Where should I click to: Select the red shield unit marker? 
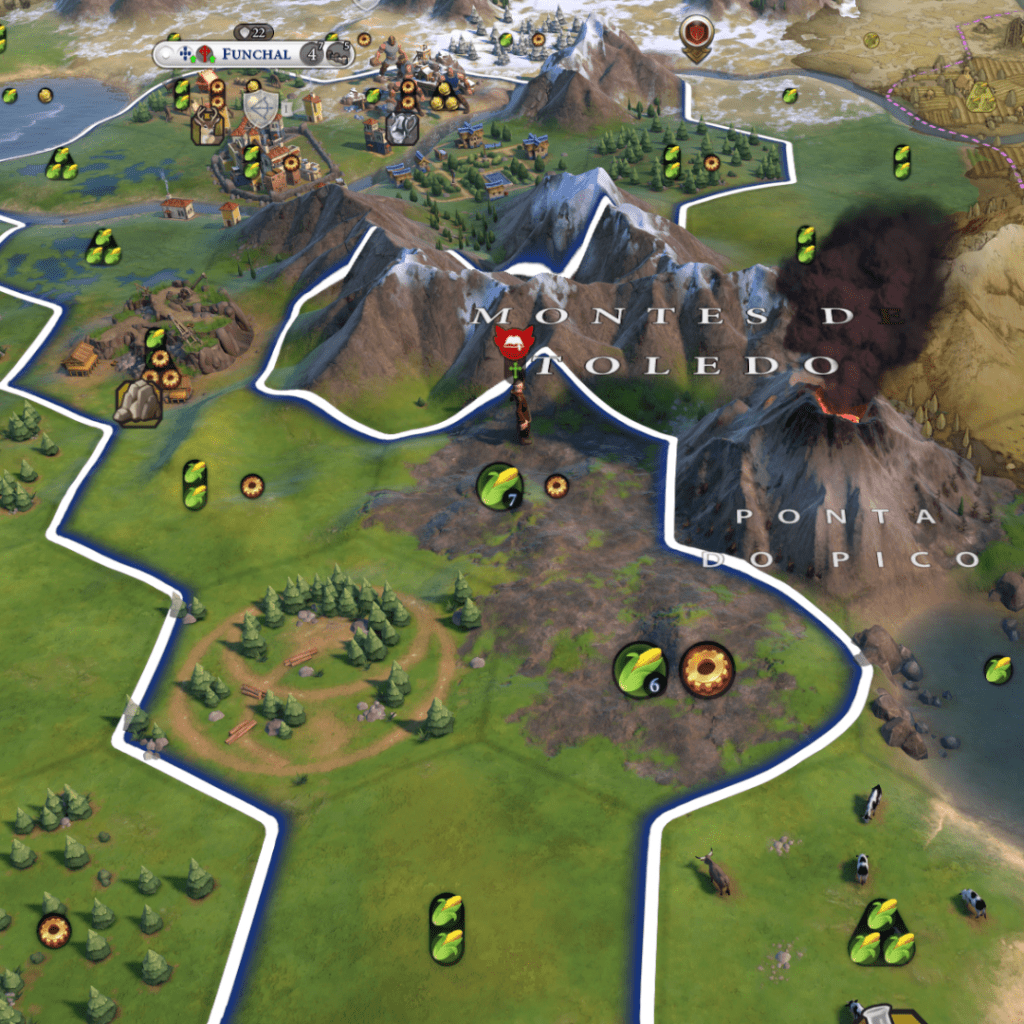point(697,33)
